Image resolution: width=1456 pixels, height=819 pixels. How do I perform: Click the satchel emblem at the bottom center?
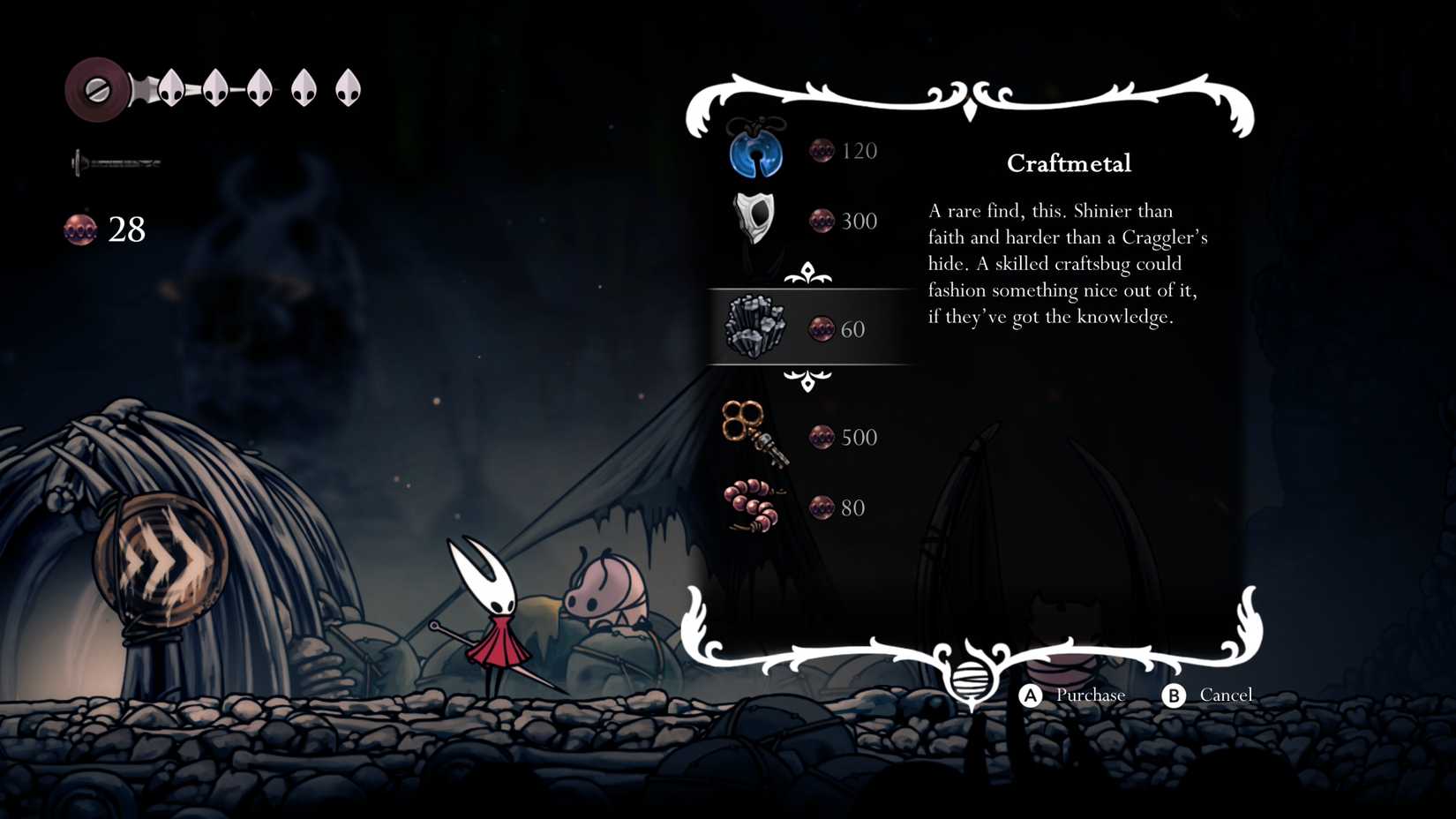[x=971, y=680]
